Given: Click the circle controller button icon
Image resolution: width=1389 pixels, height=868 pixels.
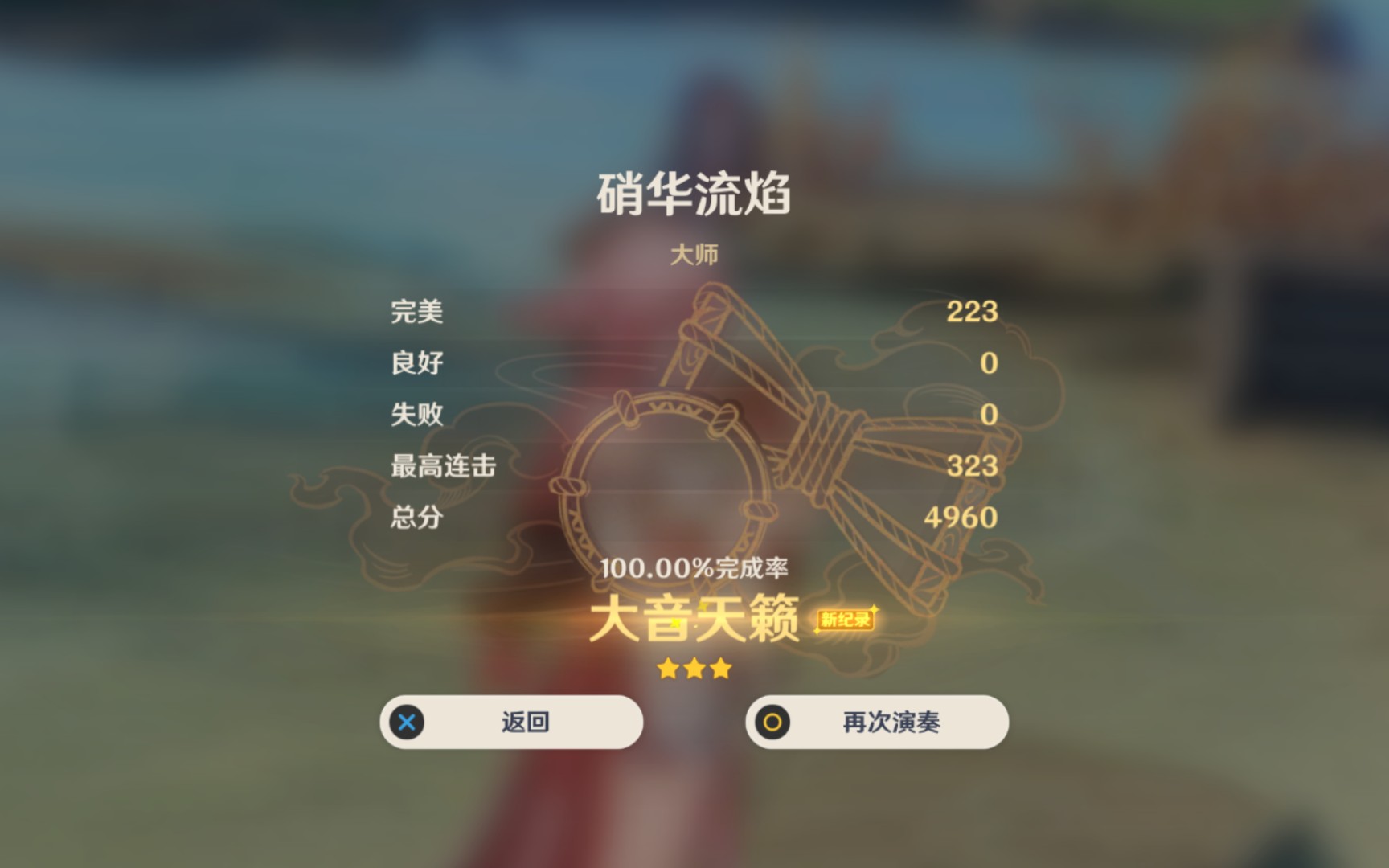Looking at the screenshot, I should click(773, 723).
